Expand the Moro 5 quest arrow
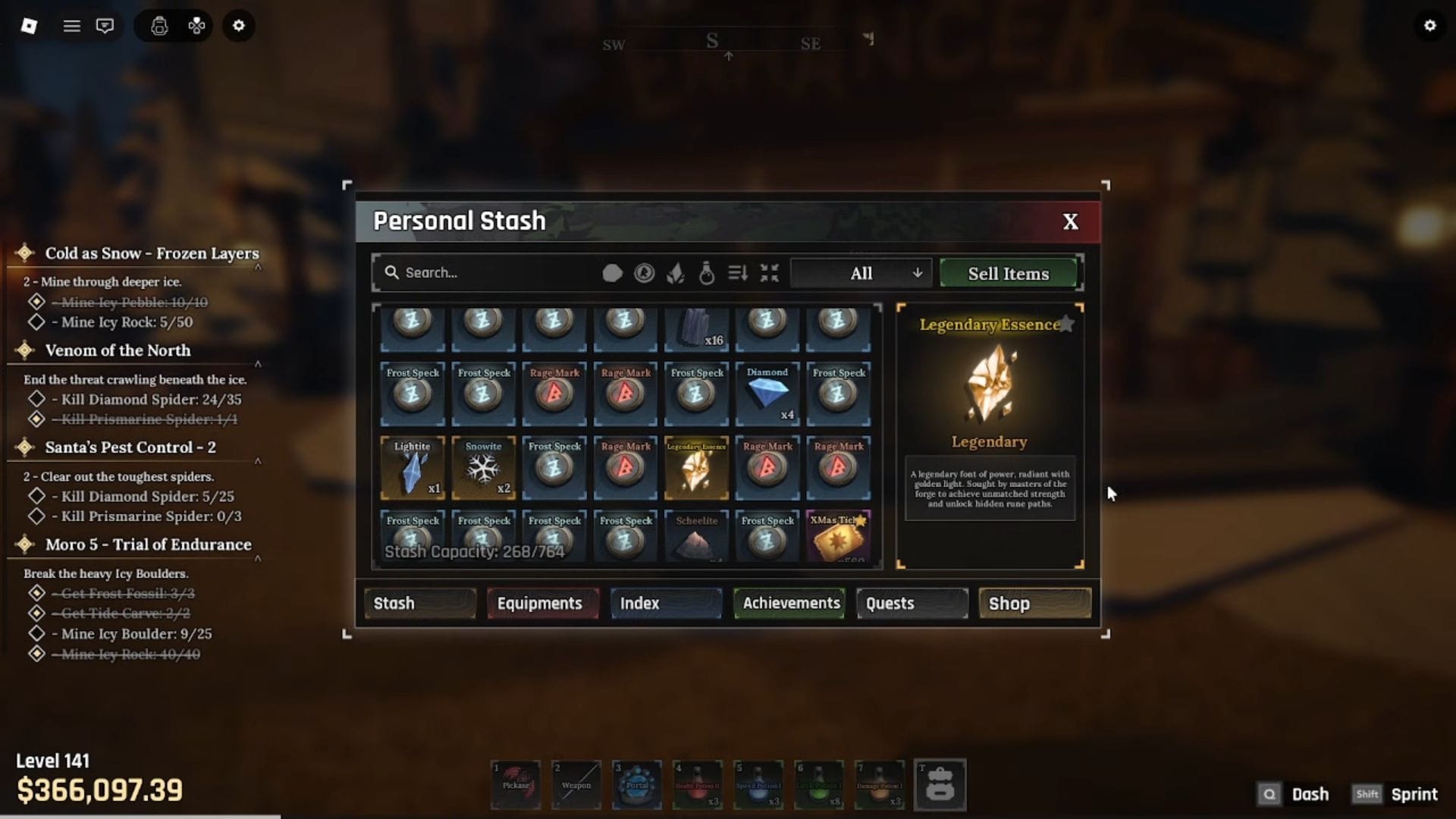This screenshot has height=819, width=1456. (259, 557)
